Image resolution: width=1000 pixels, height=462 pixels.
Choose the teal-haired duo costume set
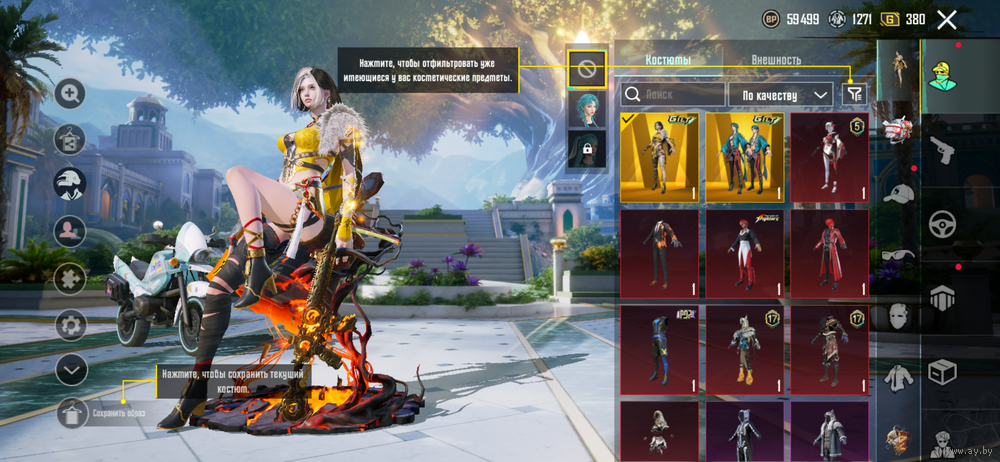[745, 157]
